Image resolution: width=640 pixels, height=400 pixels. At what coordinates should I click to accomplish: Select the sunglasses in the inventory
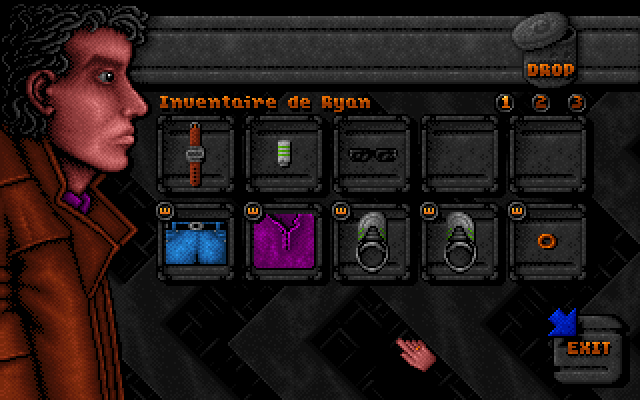[x=372, y=154]
